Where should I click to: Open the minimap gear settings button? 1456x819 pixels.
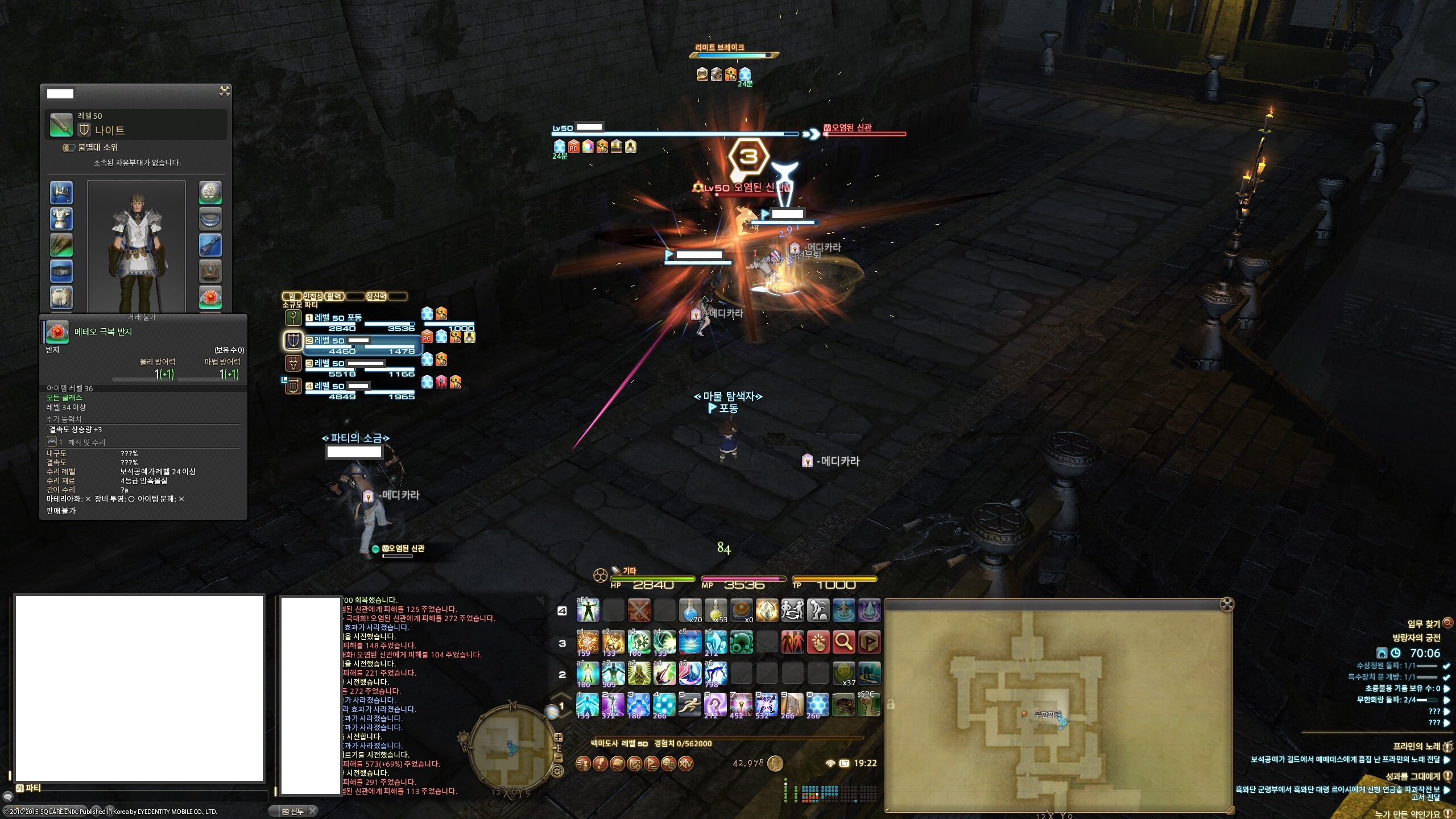tap(557, 772)
